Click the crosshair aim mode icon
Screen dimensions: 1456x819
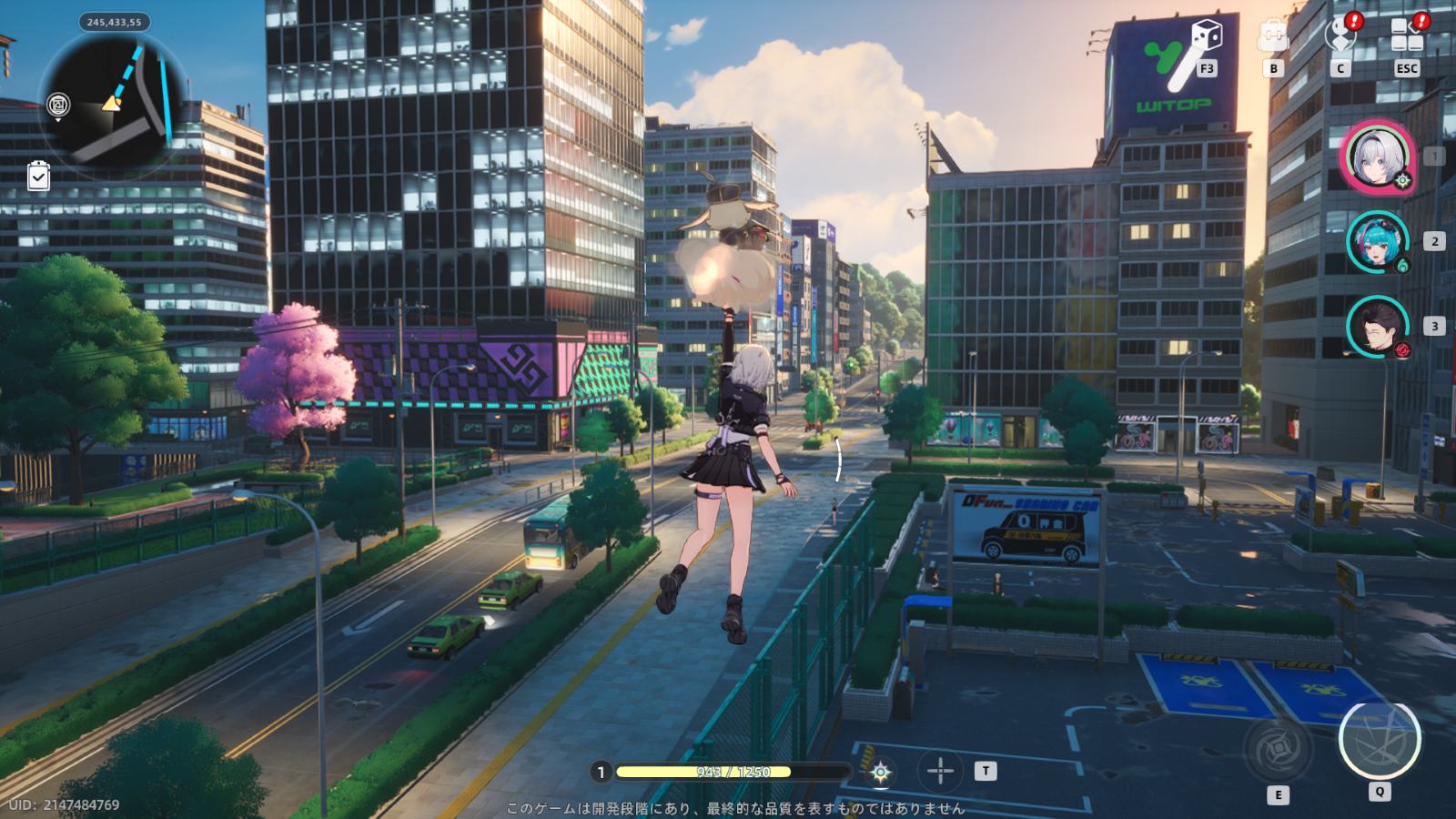coord(940,772)
